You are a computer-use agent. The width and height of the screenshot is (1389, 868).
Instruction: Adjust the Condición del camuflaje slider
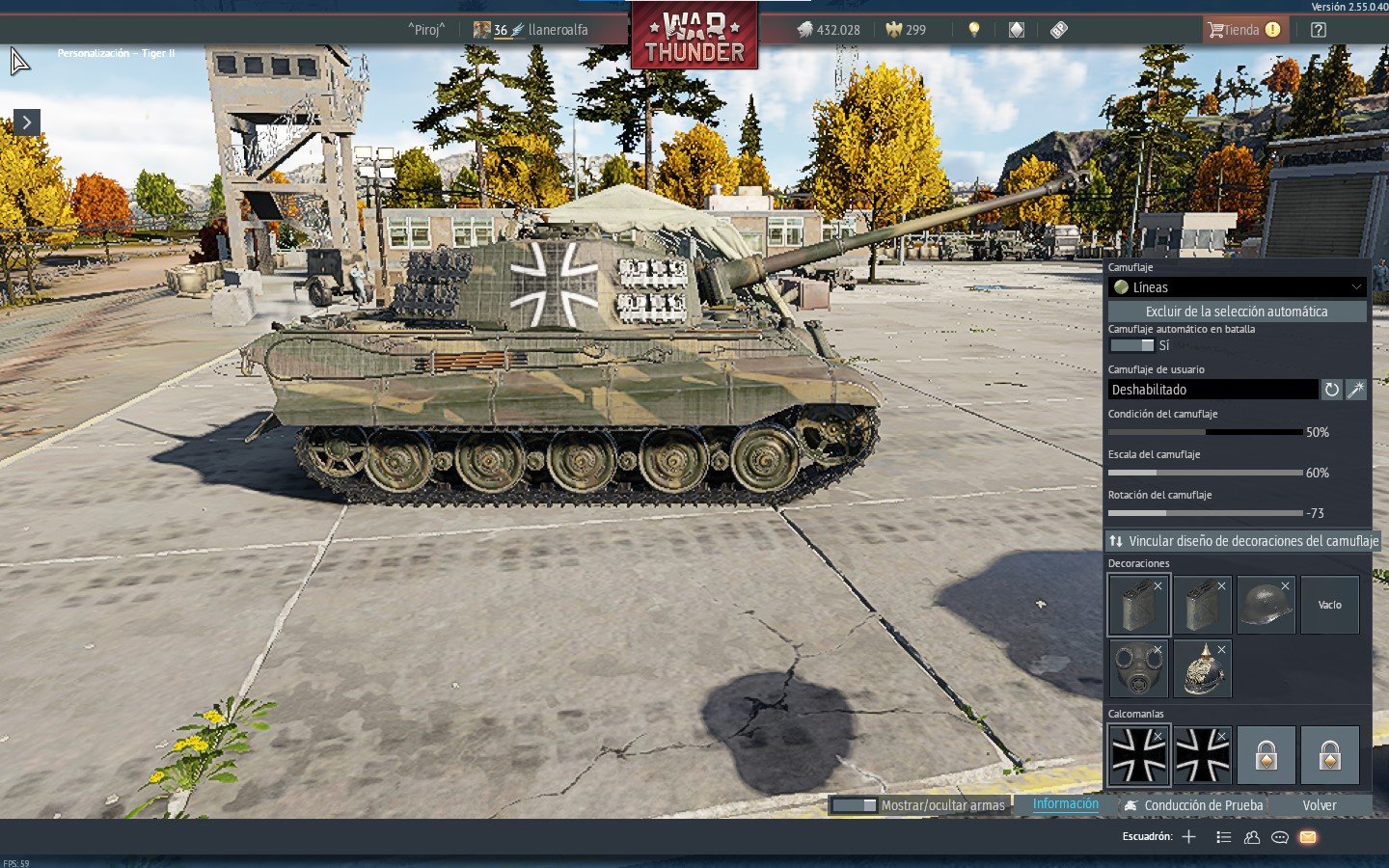tap(1206, 432)
